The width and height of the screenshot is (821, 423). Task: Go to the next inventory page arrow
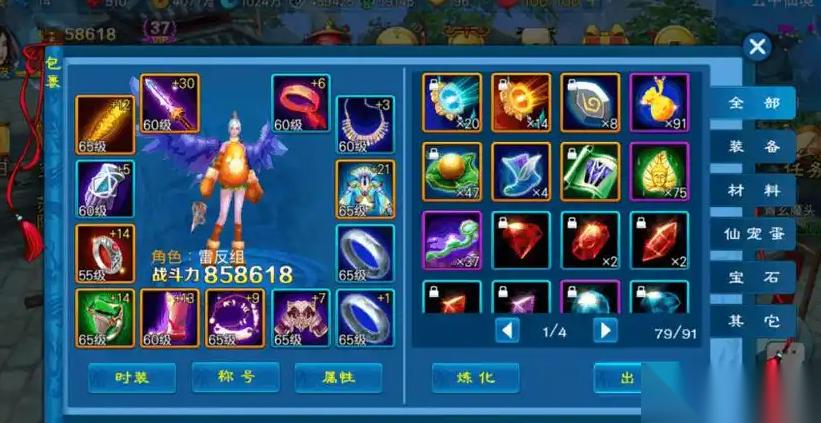point(604,330)
